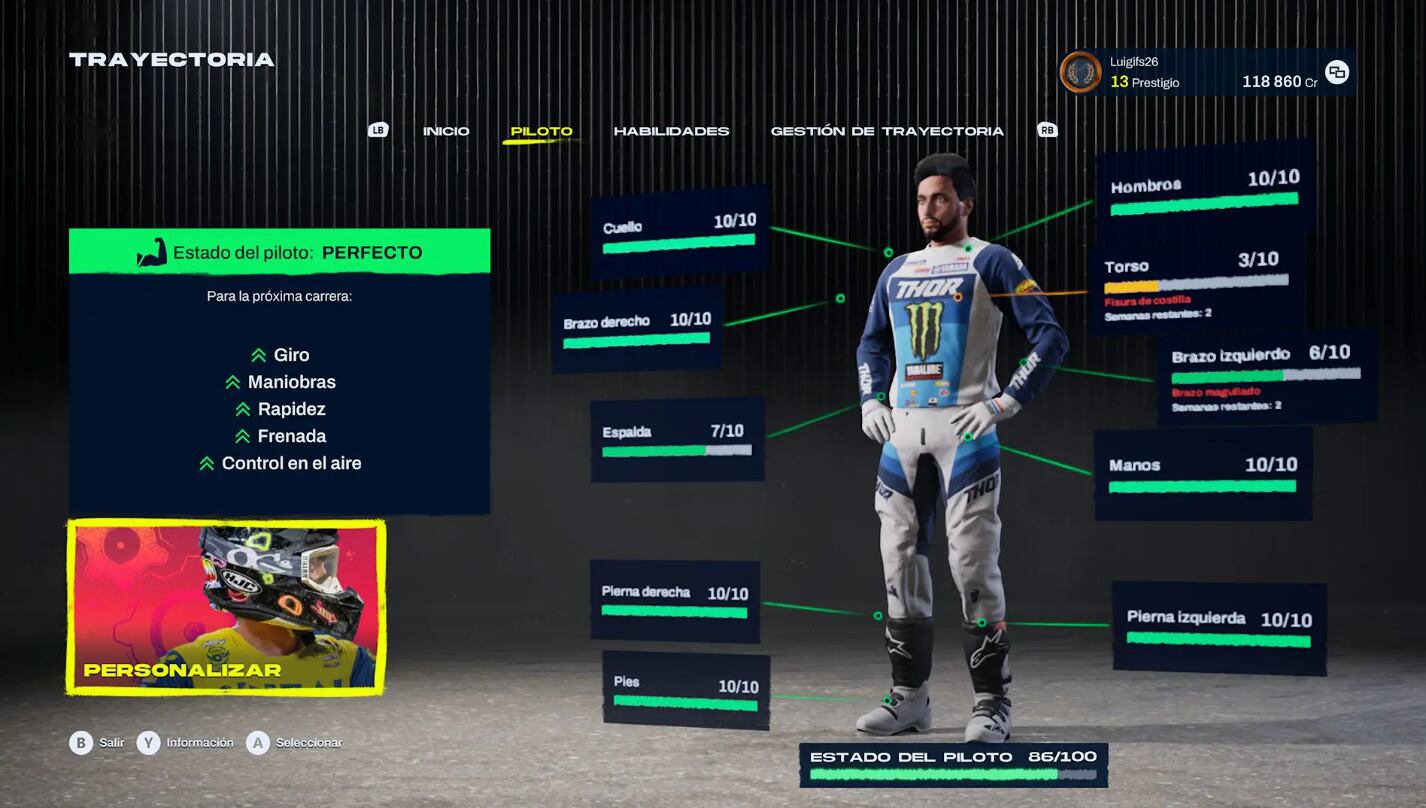Switch to the HABILIDADES tab

coord(674,130)
